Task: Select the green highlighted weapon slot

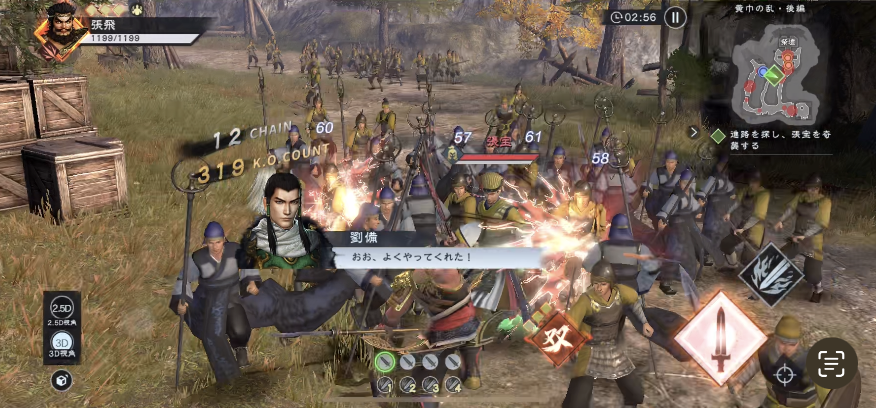Action: pos(386,361)
